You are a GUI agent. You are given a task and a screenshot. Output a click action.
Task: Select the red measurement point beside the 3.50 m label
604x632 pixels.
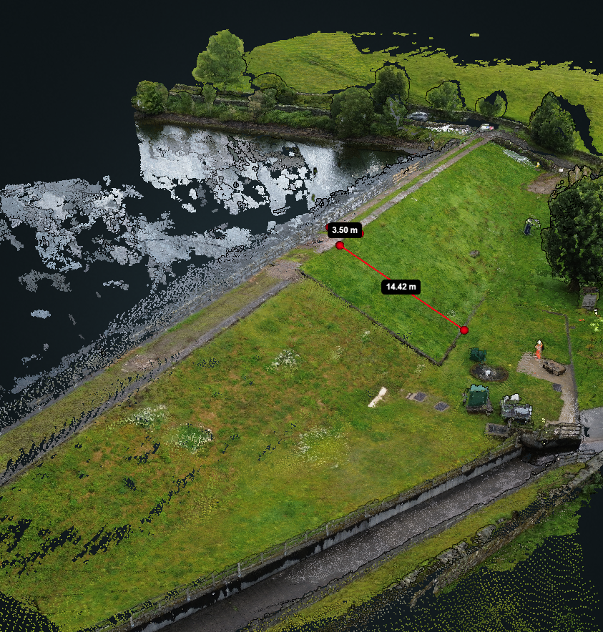[x=340, y=245]
